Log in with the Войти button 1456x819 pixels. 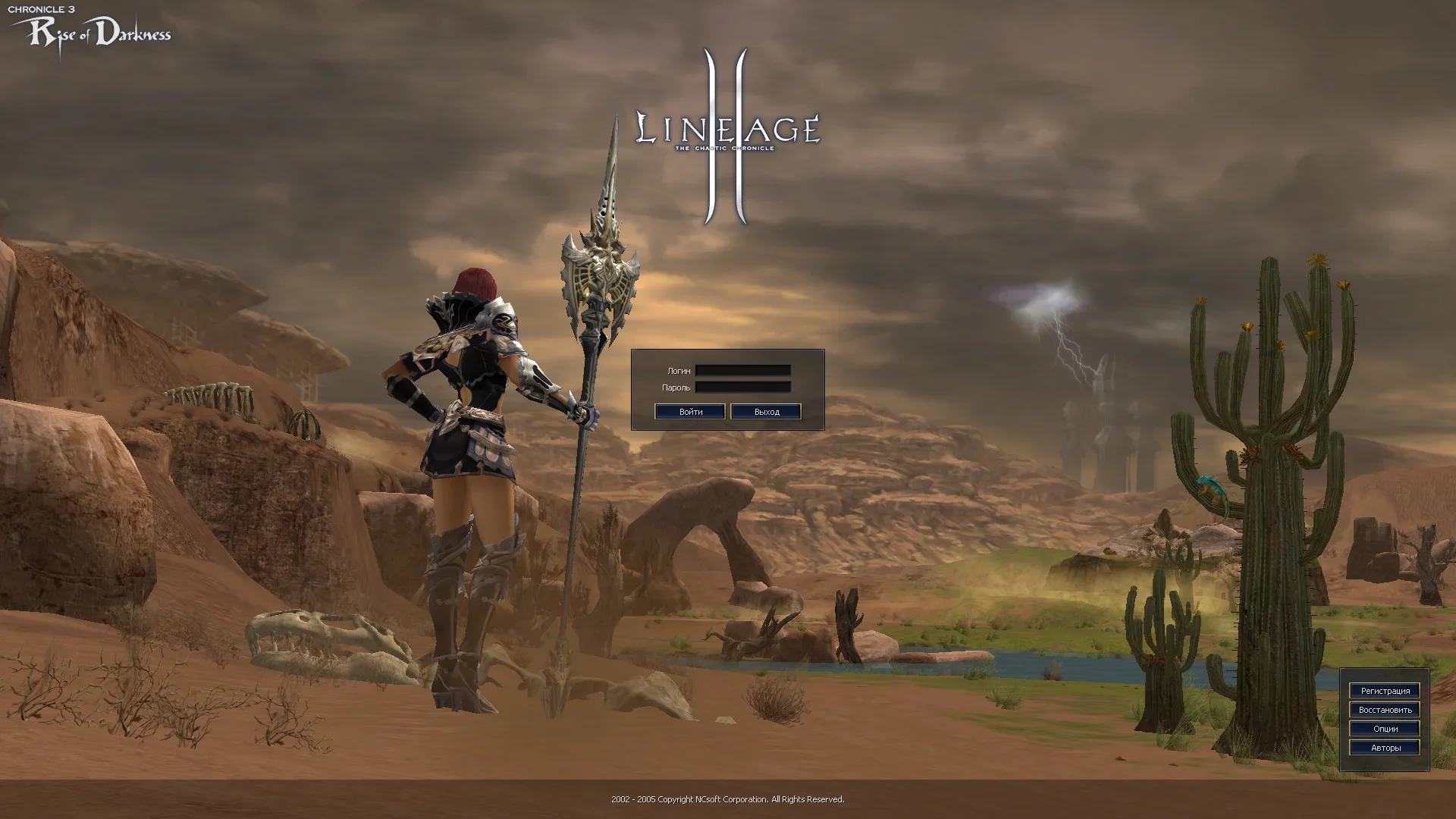[x=690, y=412]
